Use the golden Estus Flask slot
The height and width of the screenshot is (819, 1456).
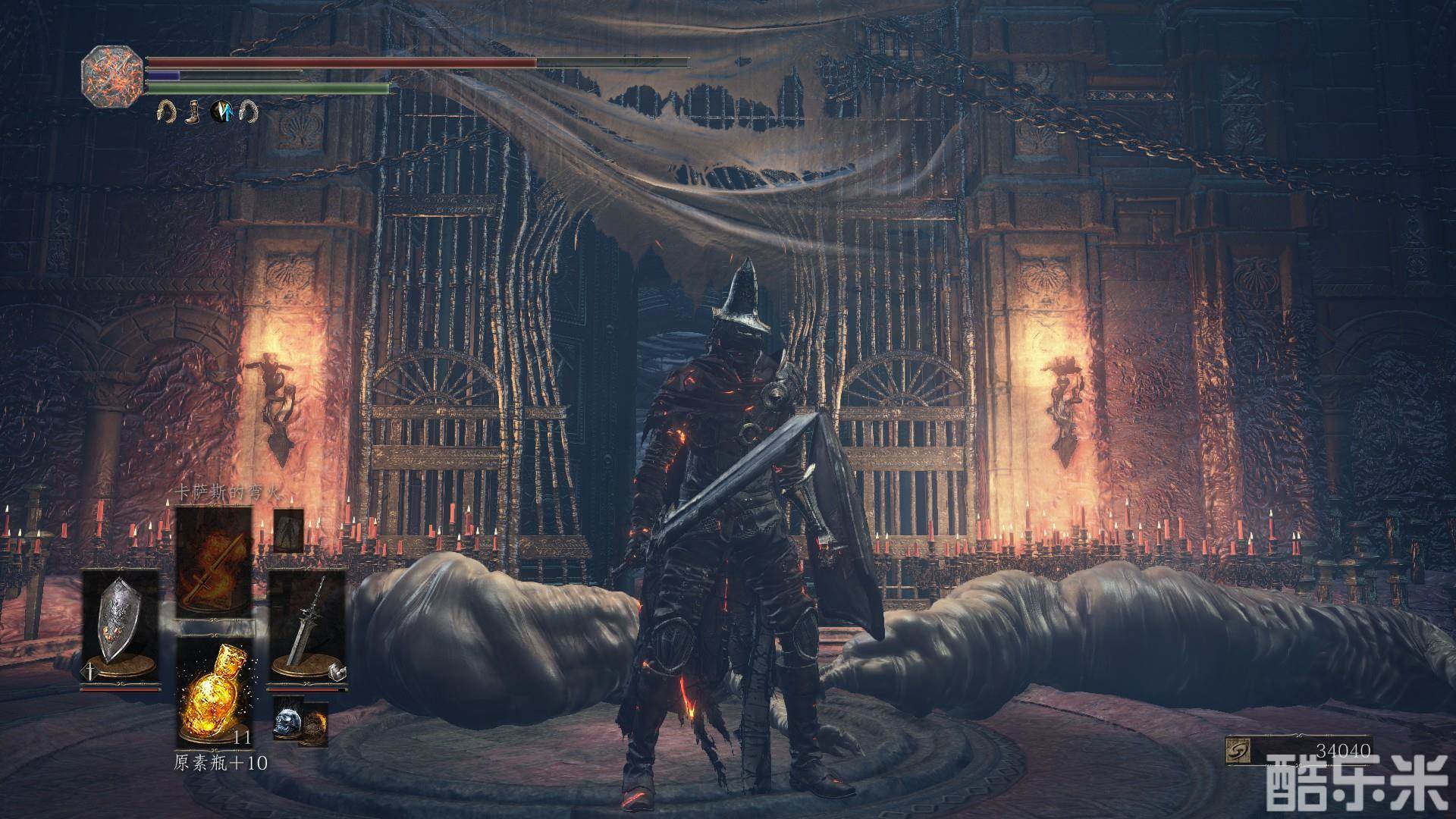coord(214,692)
